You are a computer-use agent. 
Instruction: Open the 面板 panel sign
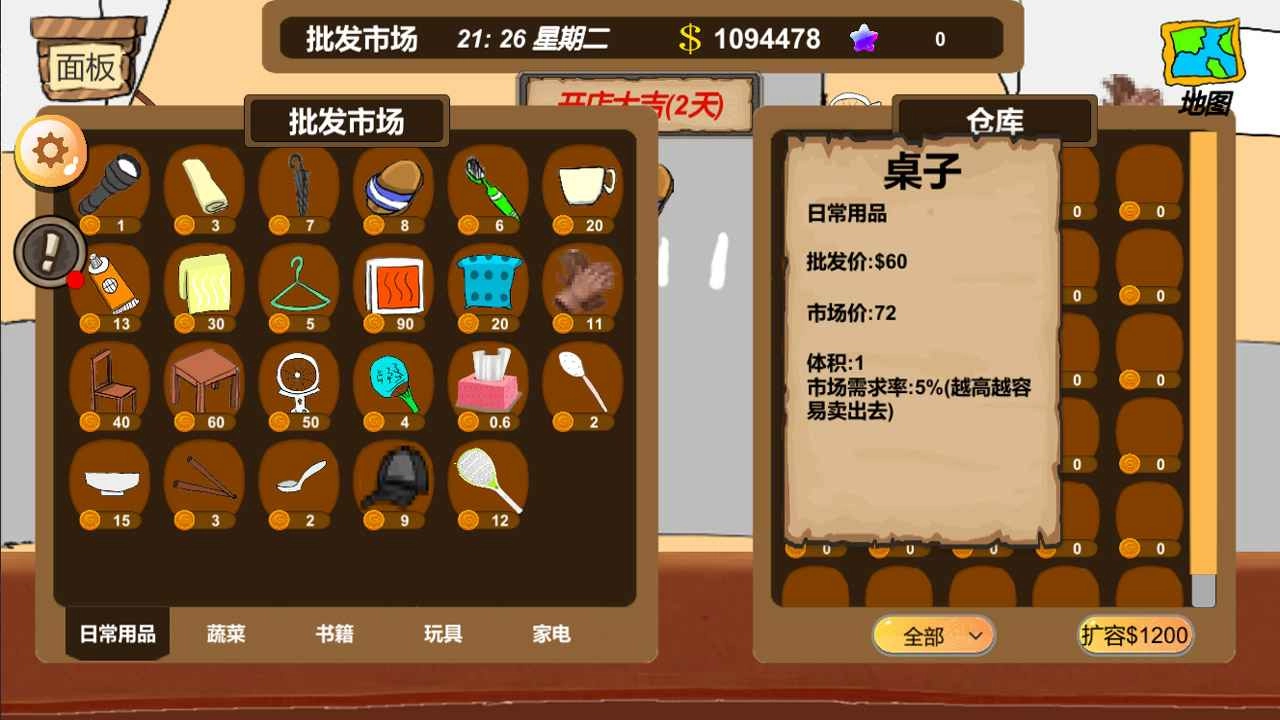pos(85,63)
